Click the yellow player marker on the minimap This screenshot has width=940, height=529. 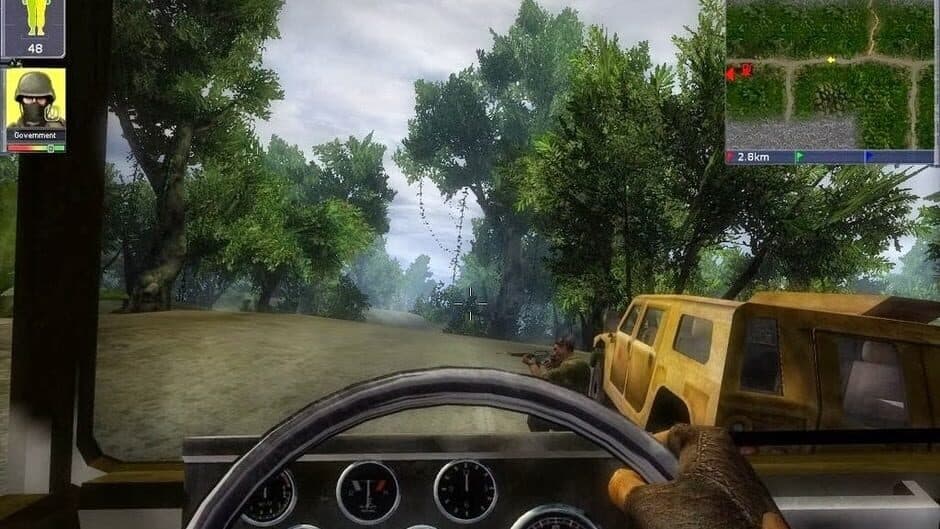pyautogui.click(x=830, y=60)
